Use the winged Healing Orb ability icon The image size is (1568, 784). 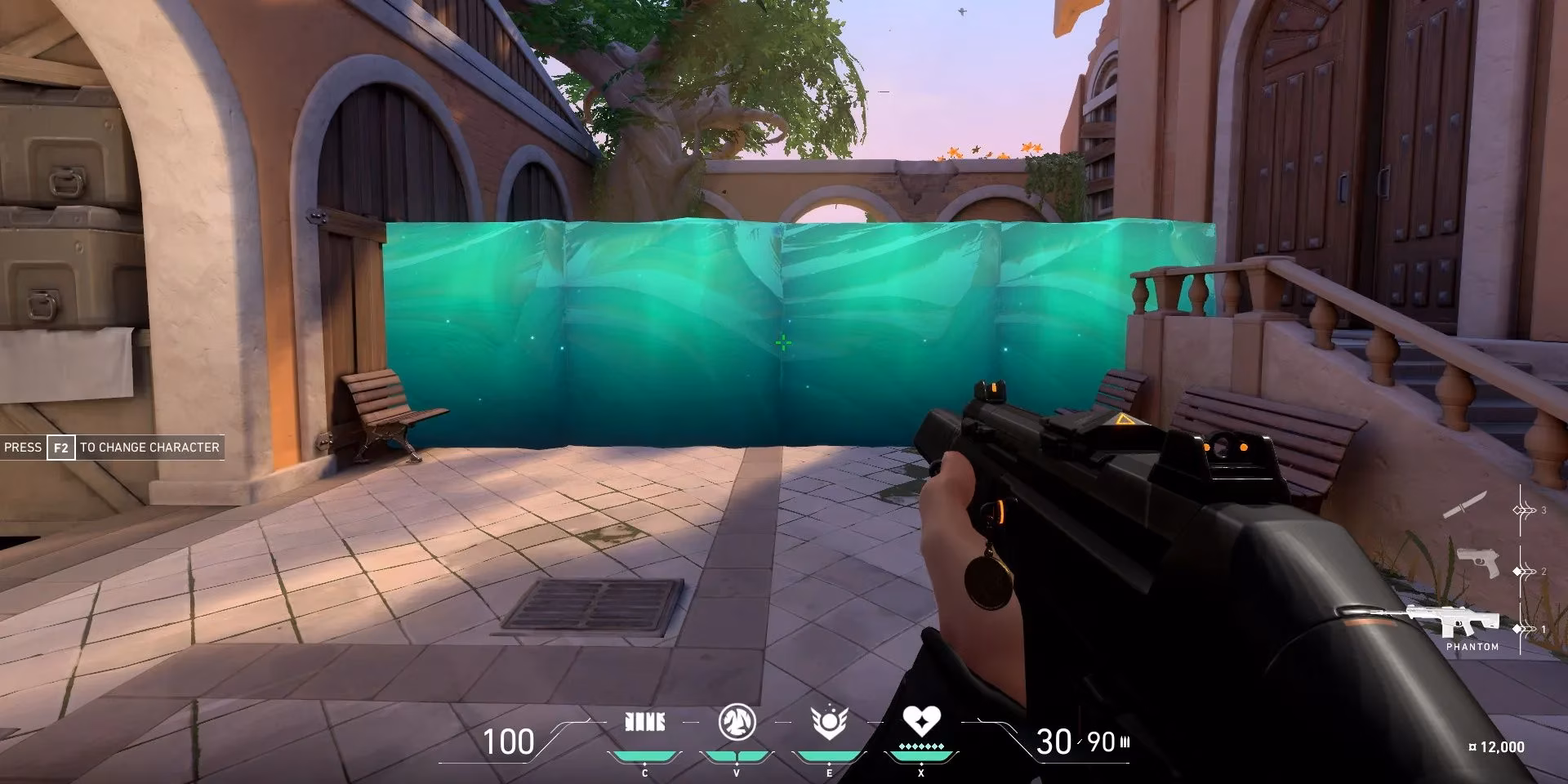tap(829, 723)
